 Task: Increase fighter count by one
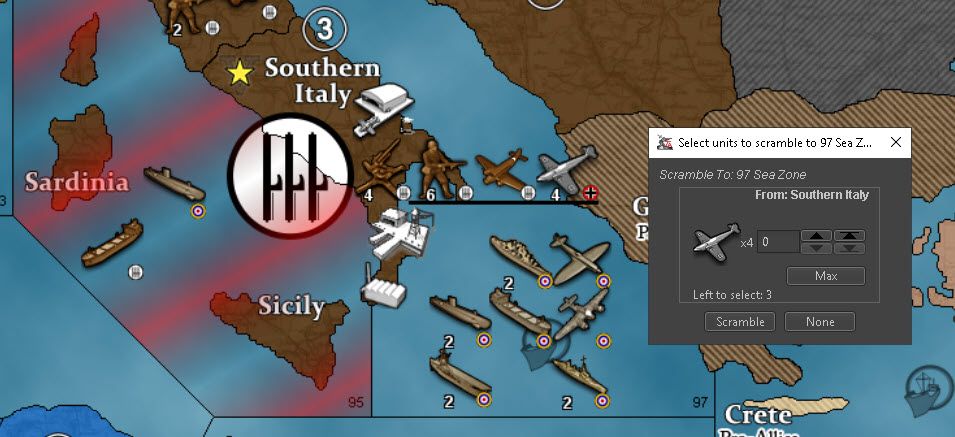[x=817, y=236]
